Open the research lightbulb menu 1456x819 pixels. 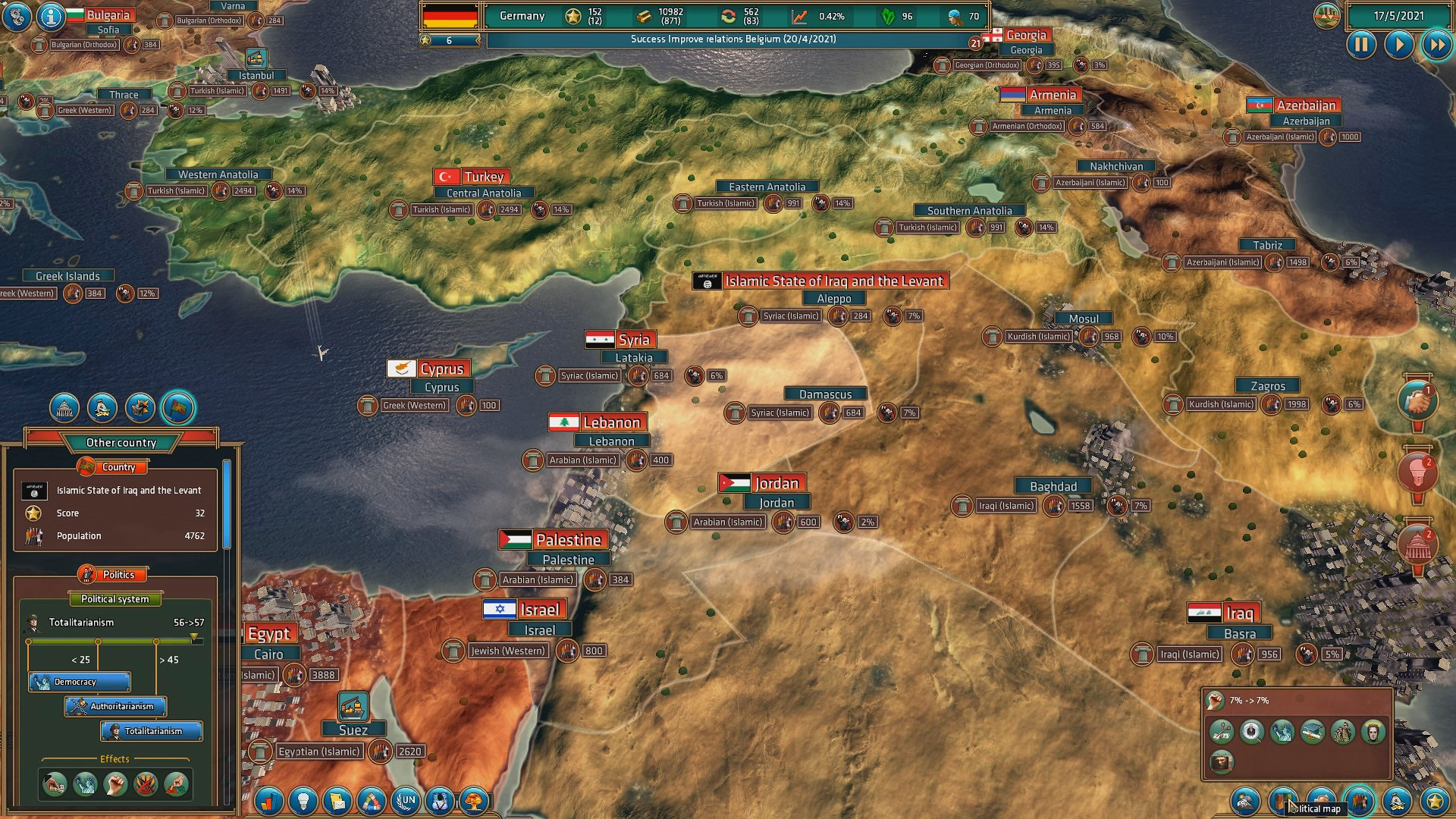pos(302,801)
